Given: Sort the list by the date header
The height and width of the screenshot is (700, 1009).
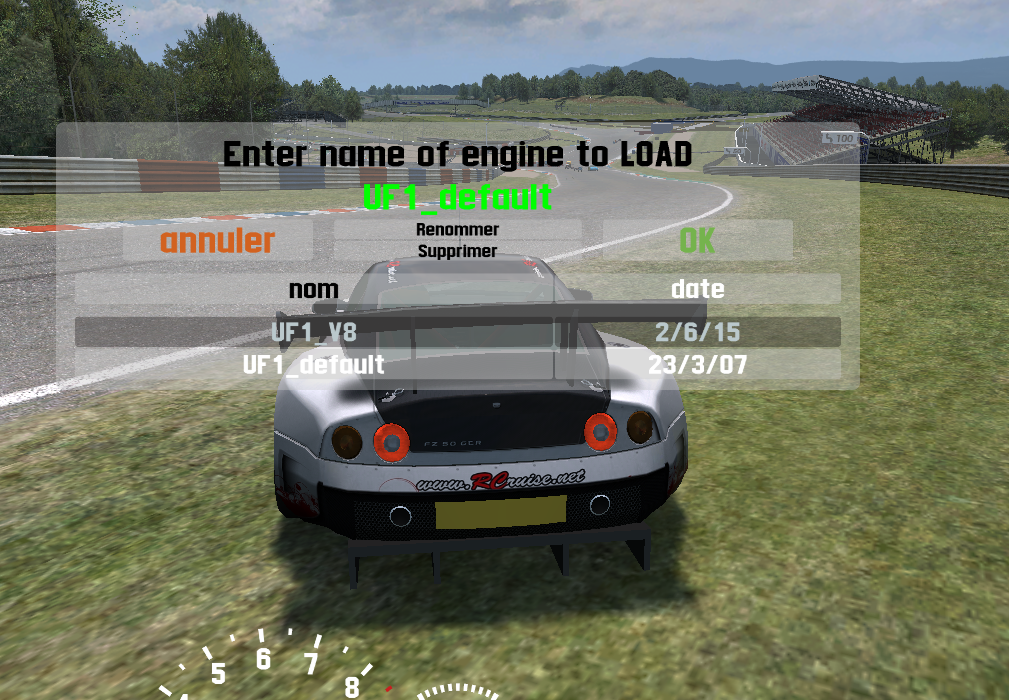Looking at the screenshot, I should 697,290.
